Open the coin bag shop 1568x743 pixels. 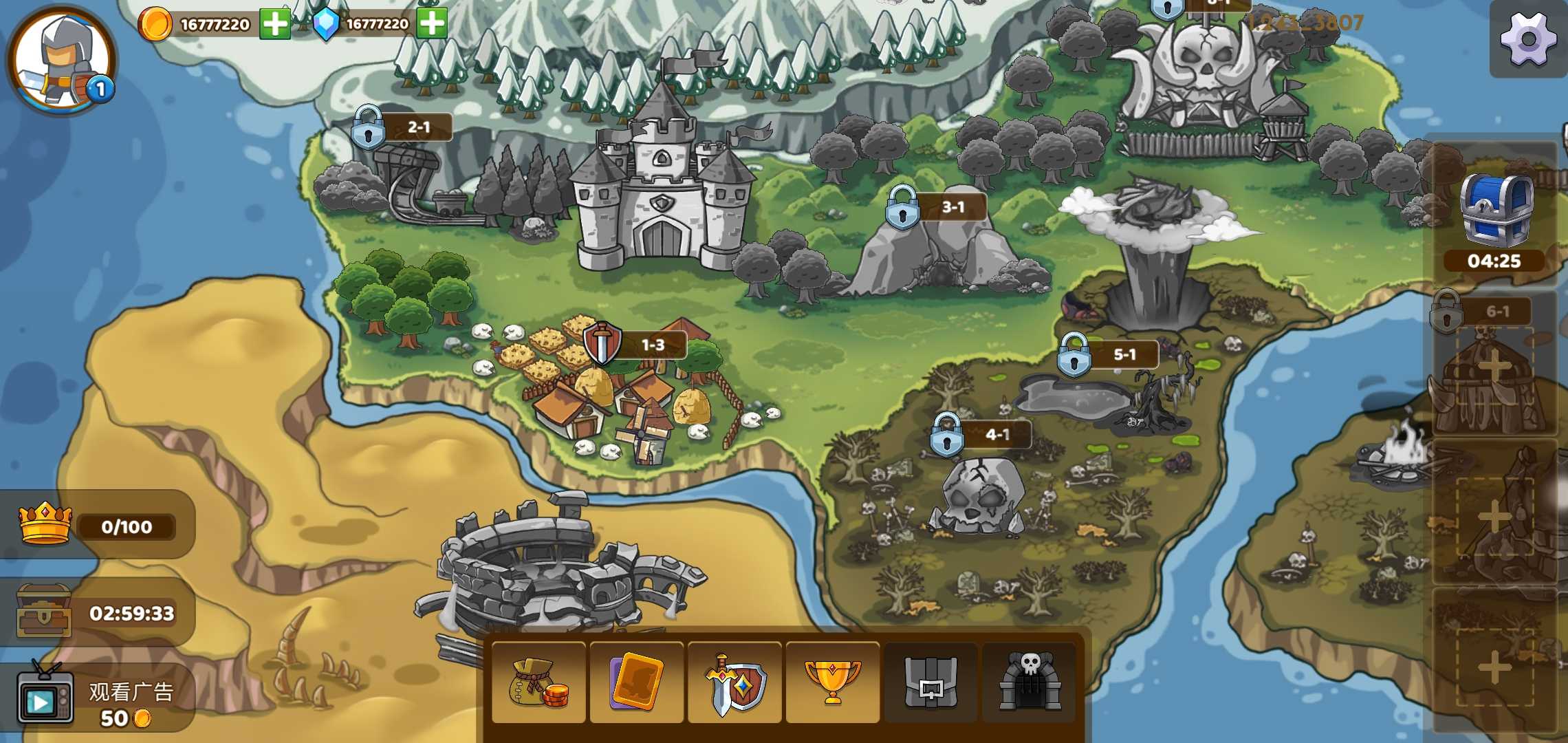(x=539, y=683)
